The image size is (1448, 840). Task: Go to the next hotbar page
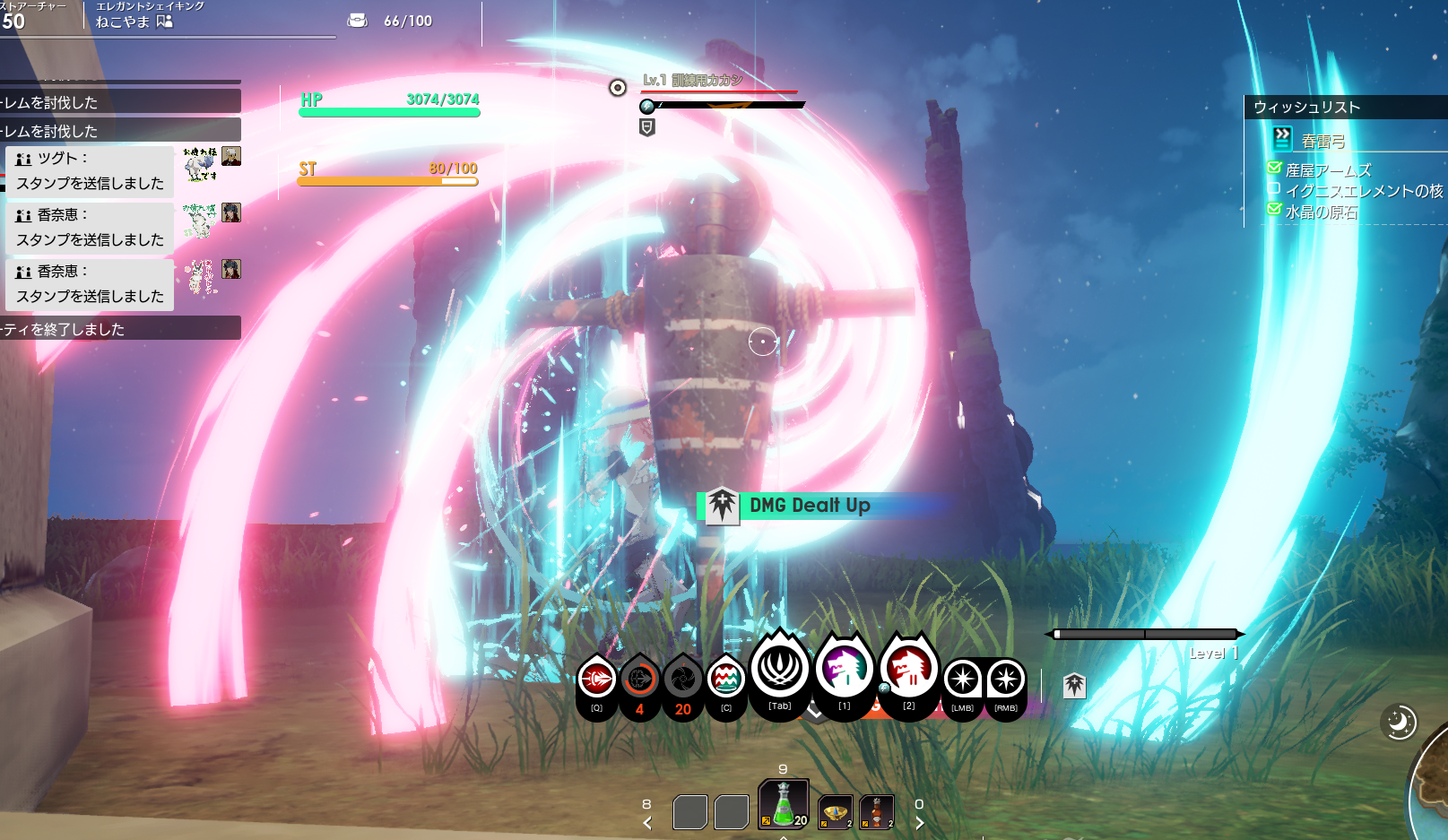coord(919,822)
